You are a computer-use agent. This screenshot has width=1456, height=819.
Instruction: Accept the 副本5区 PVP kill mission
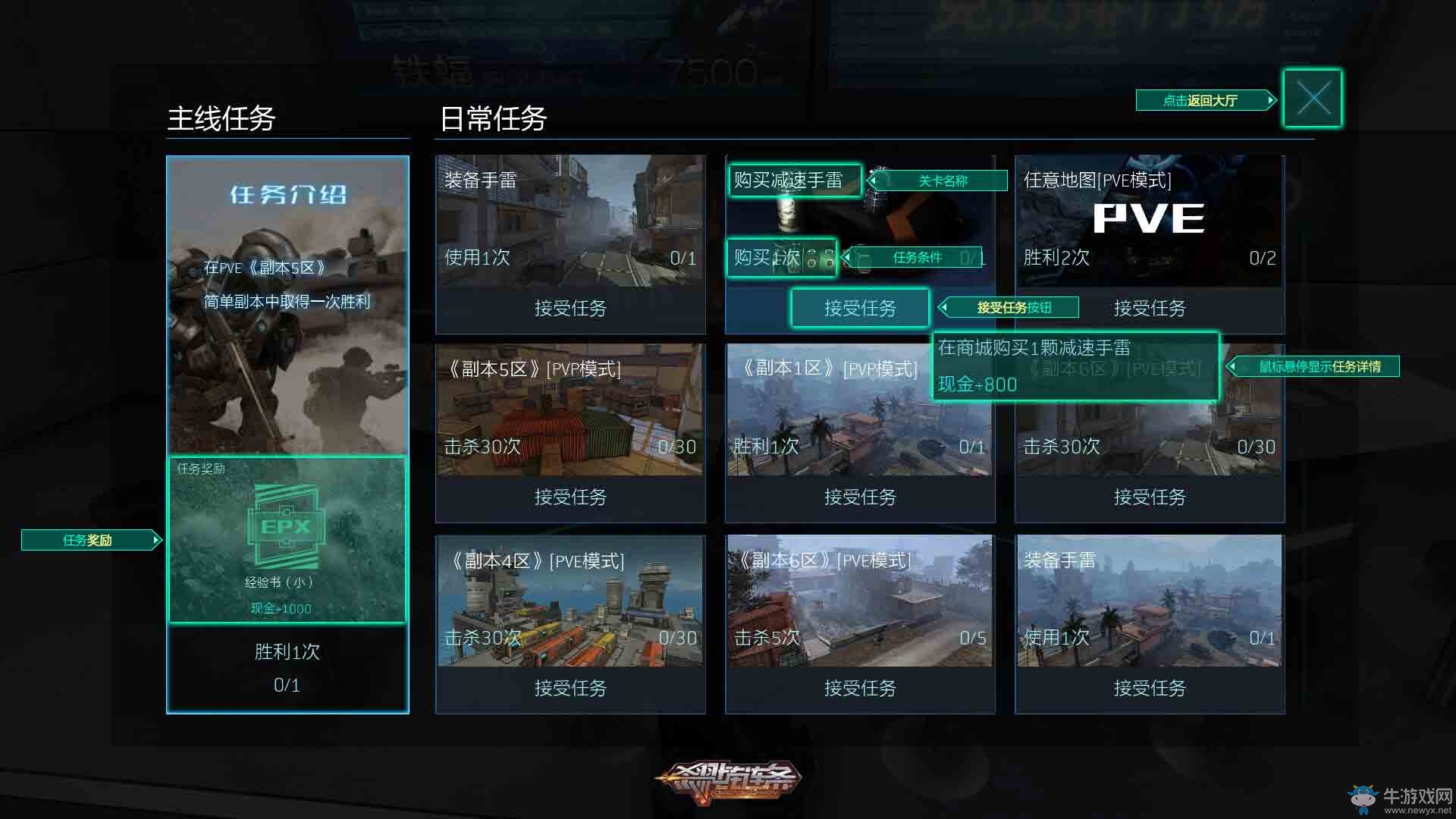pos(570,497)
